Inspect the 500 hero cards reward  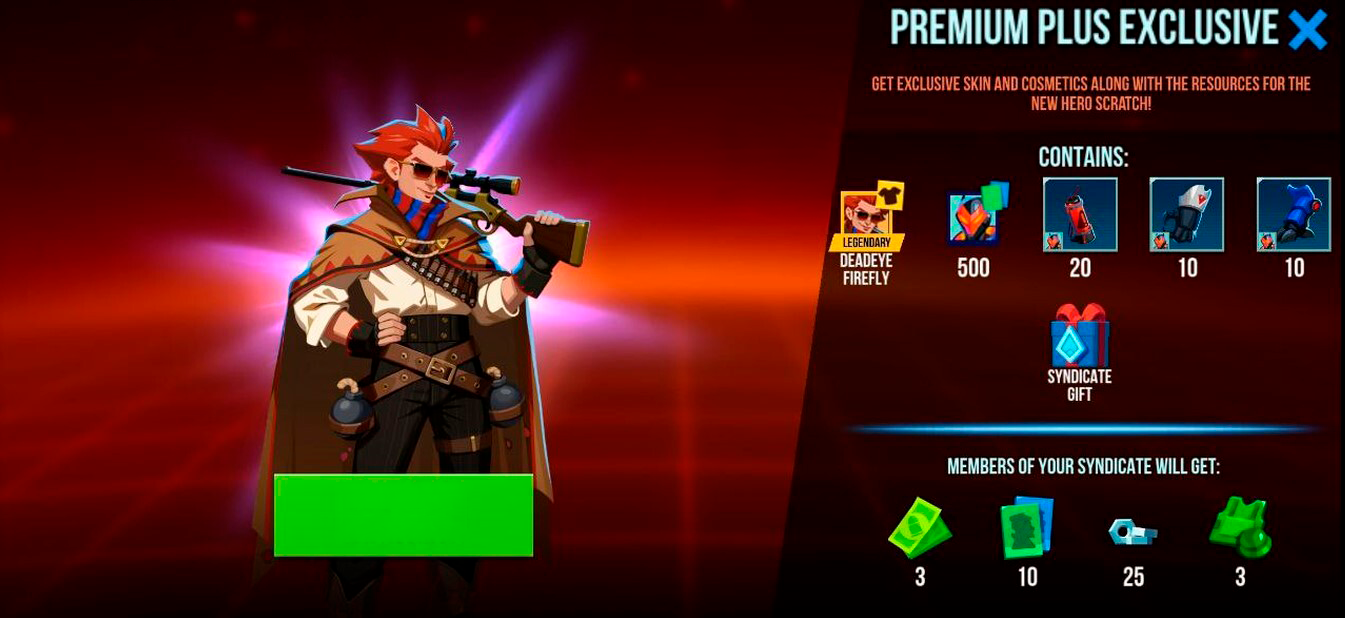click(x=975, y=215)
